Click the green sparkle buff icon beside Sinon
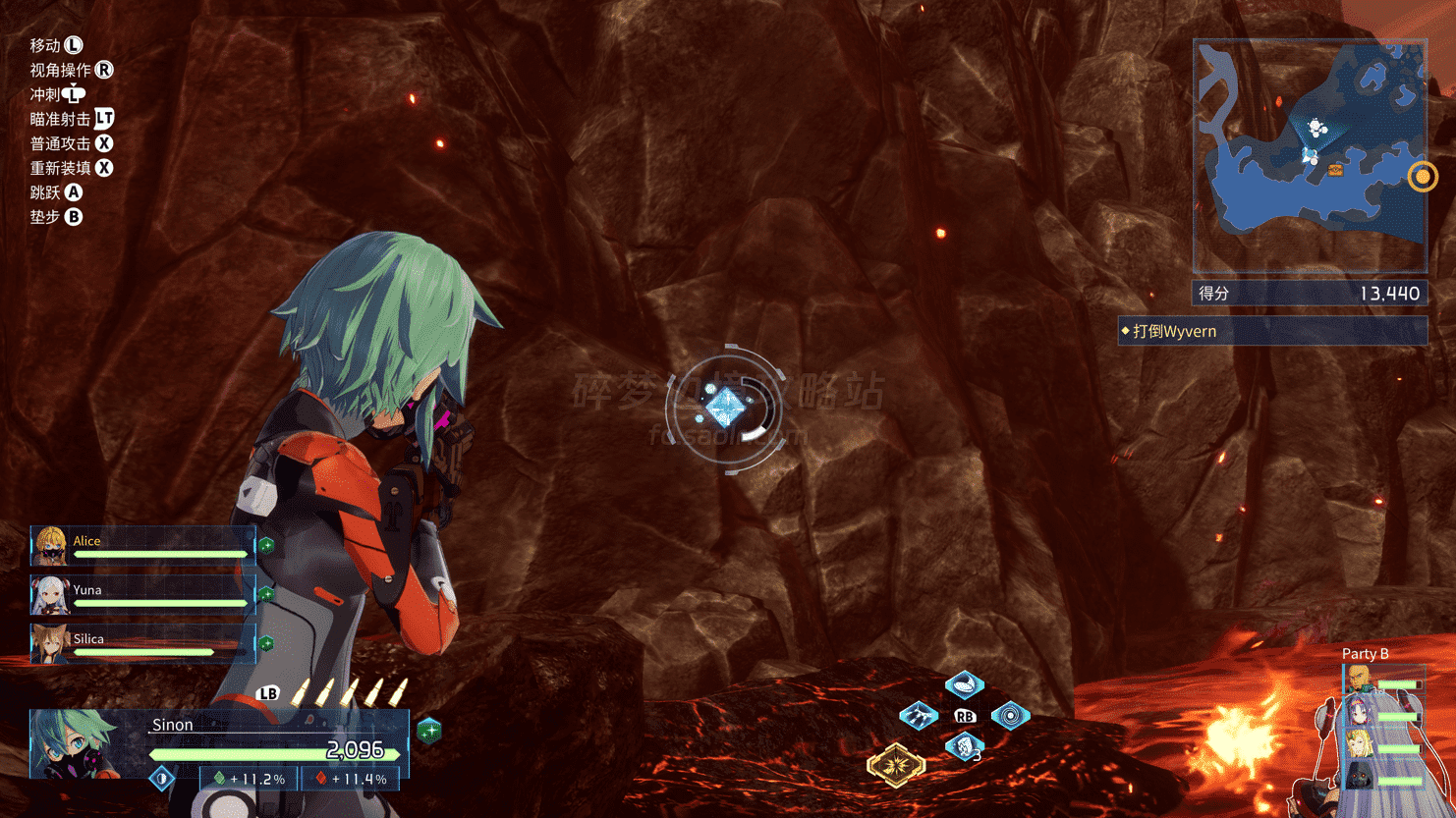 tap(429, 731)
